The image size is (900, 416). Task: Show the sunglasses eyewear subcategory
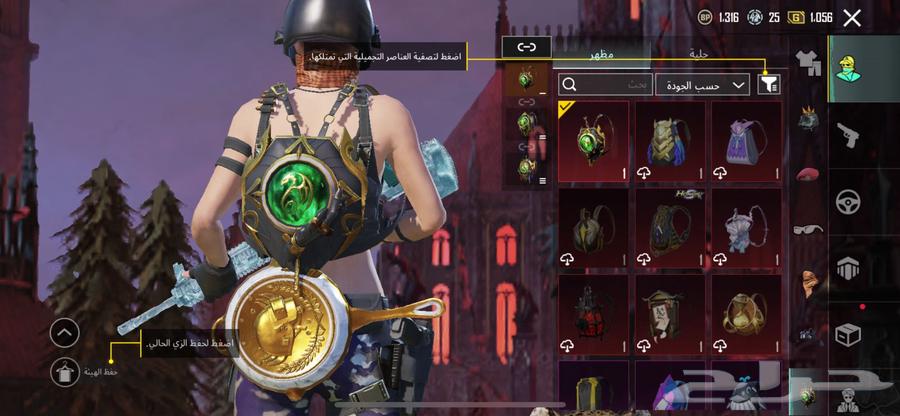click(807, 229)
